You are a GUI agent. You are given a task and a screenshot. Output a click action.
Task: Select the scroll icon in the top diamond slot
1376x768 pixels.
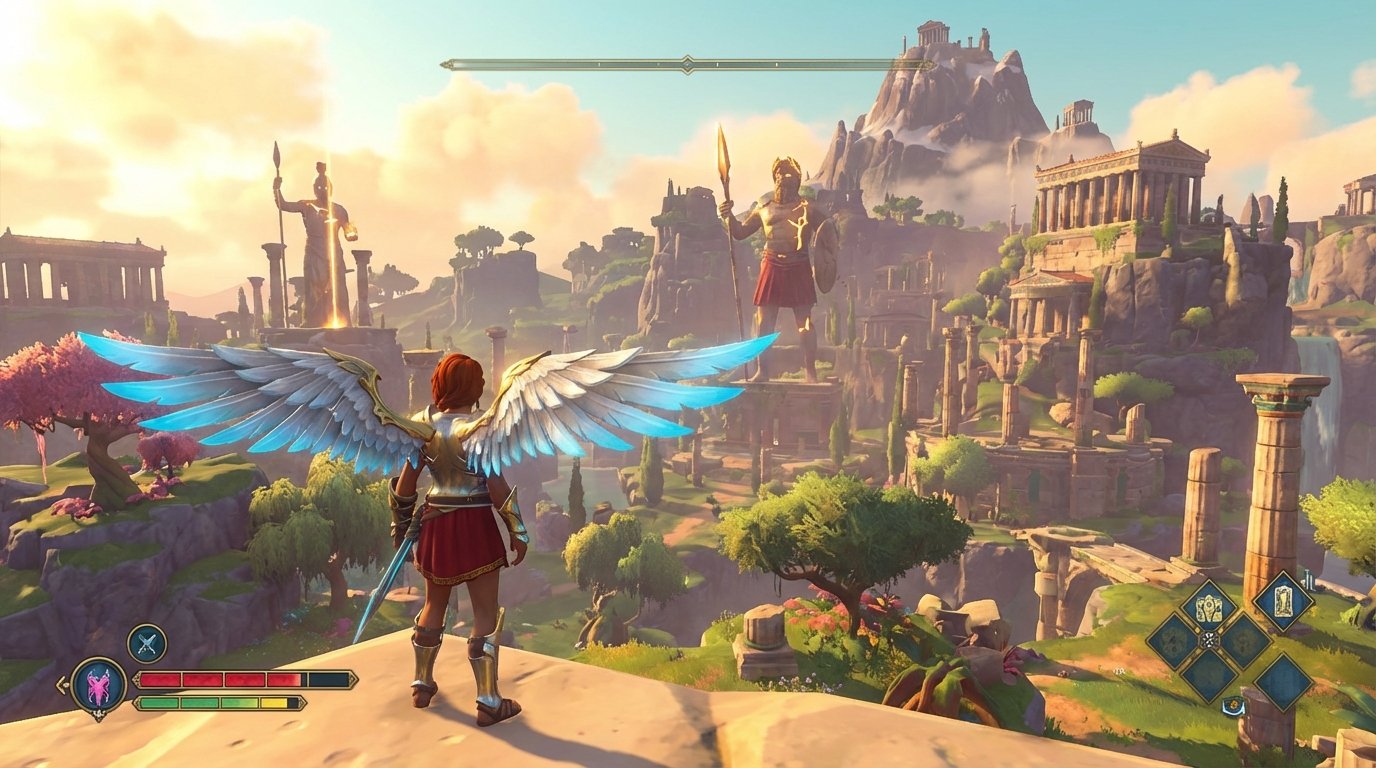tap(1207, 606)
